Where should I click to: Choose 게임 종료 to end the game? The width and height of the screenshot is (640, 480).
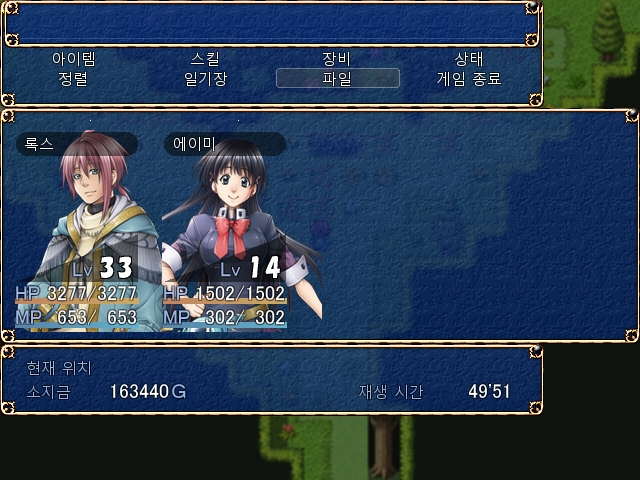tap(469, 78)
